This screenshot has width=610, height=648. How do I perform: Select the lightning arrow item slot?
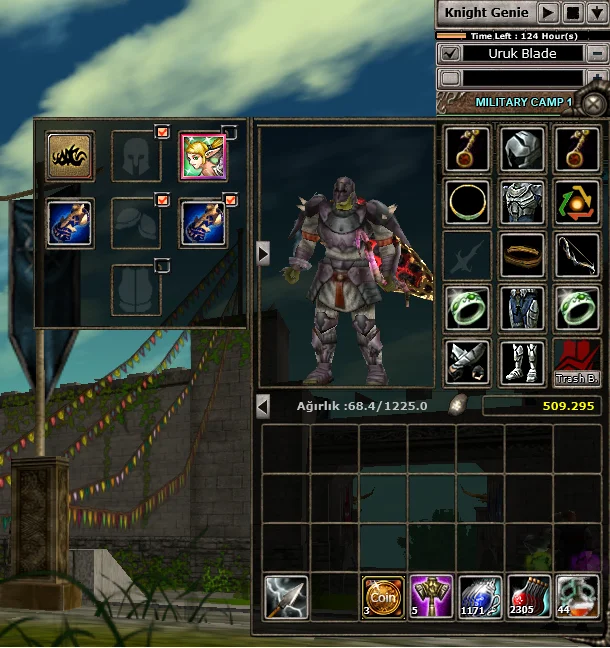coord(287,596)
